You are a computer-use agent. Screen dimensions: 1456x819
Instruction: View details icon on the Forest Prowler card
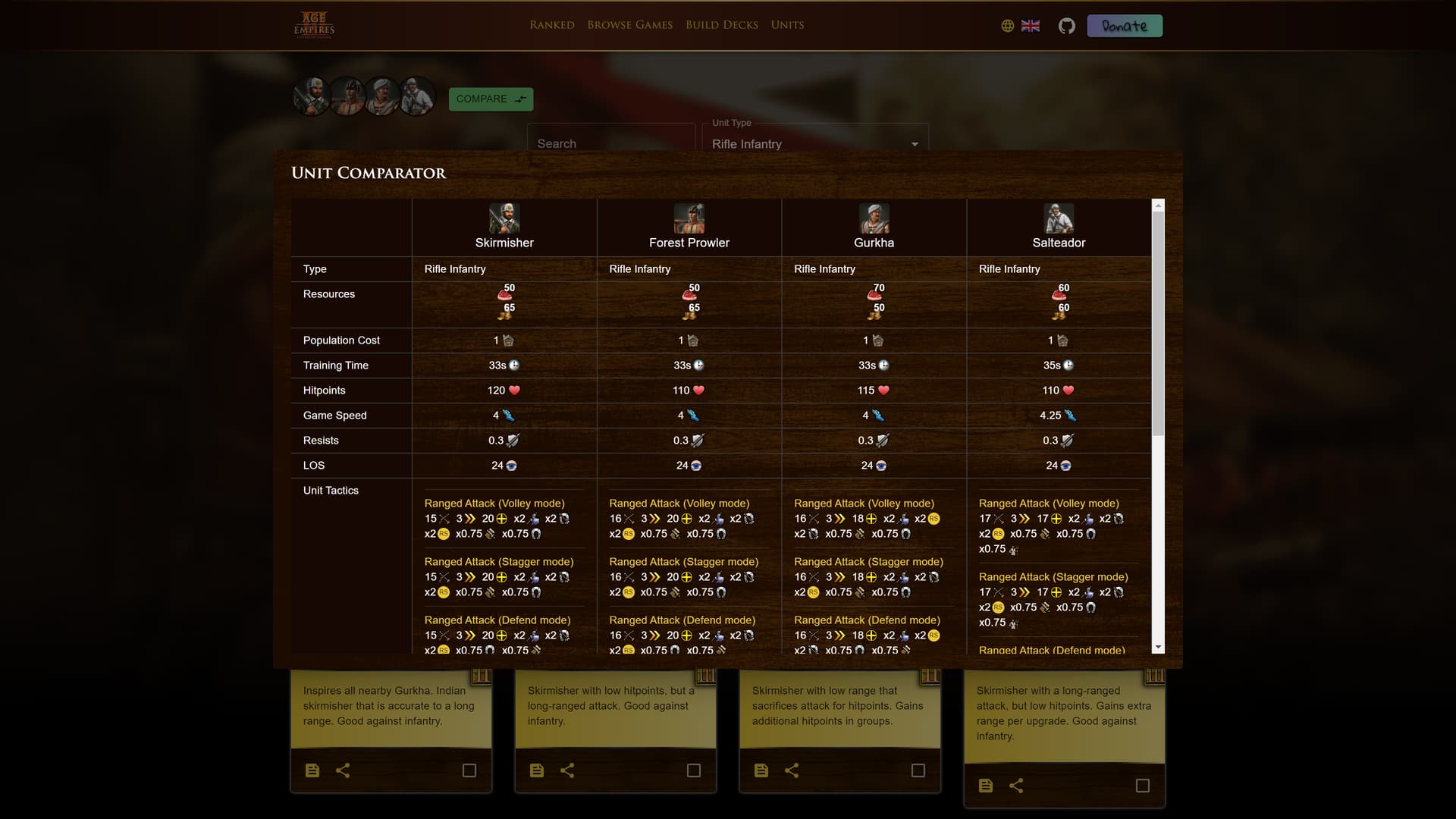coord(537,770)
